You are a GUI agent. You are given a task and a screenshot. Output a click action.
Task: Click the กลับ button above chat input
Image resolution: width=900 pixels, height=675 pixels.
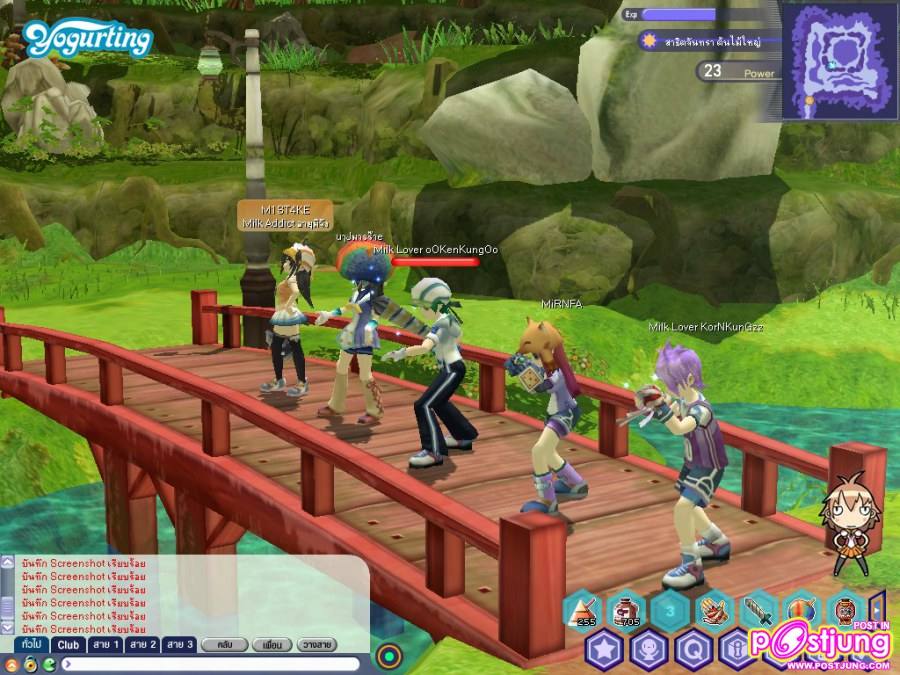click(x=225, y=644)
